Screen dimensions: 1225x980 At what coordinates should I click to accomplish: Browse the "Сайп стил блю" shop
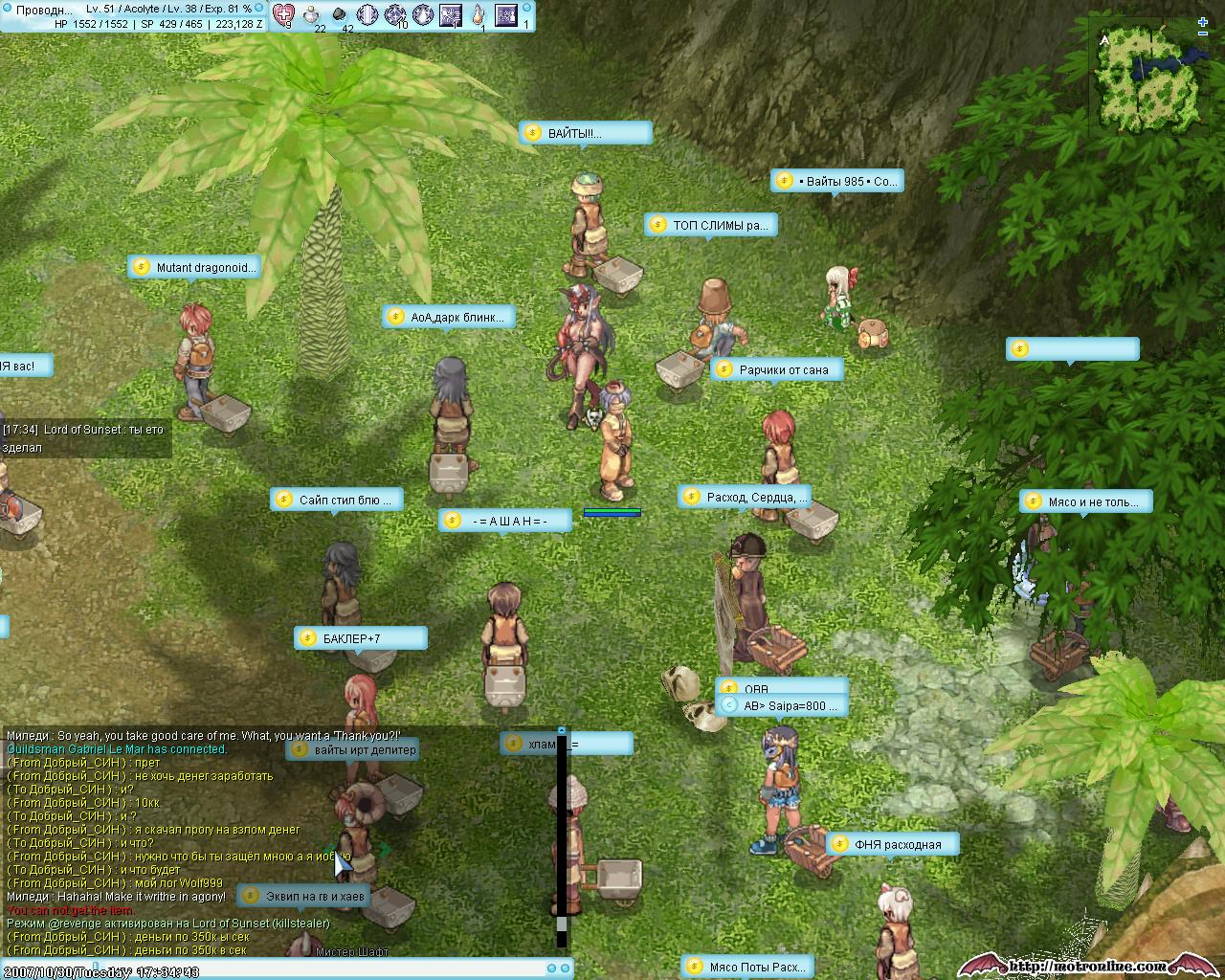pyautogui.click(x=336, y=500)
